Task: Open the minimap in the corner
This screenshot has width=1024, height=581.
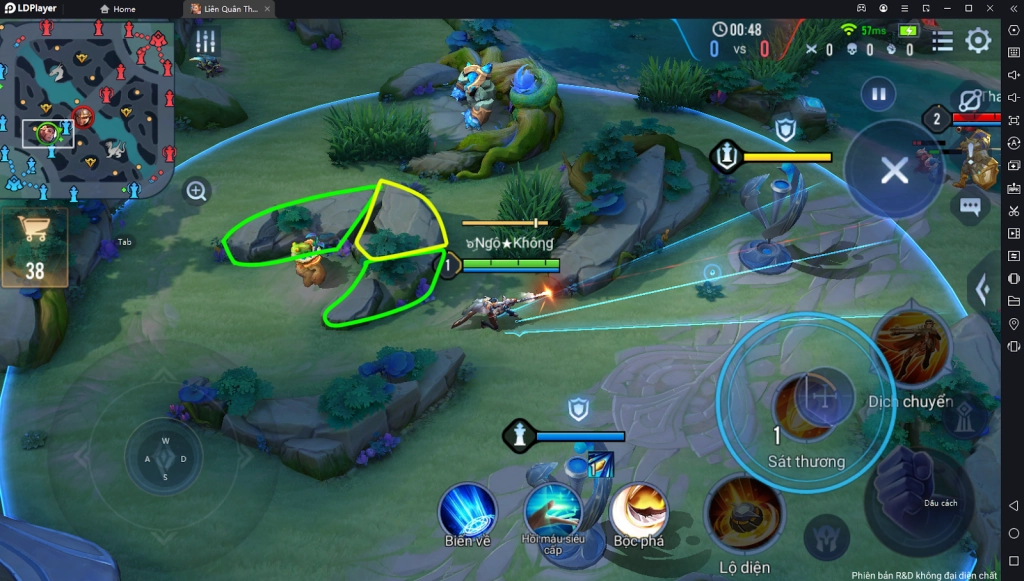Action: tap(87, 108)
